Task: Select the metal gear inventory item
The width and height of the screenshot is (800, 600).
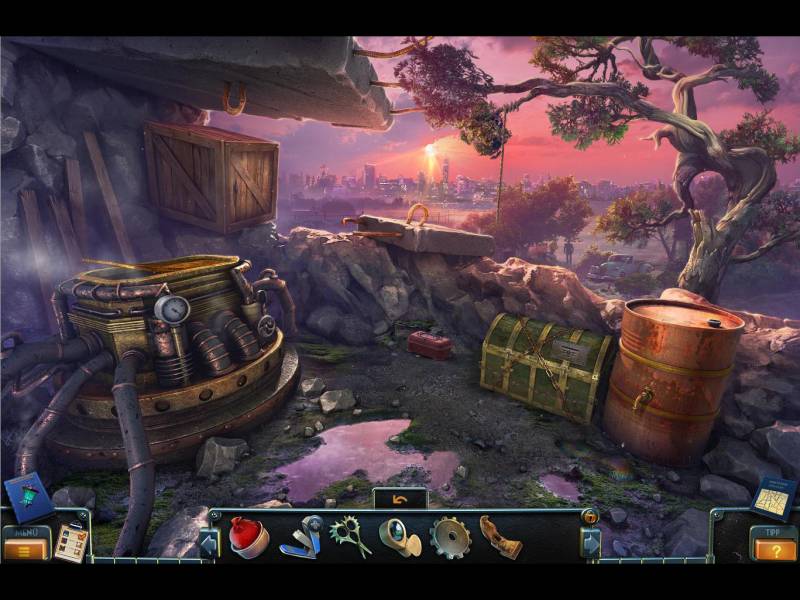Action: click(449, 537)
